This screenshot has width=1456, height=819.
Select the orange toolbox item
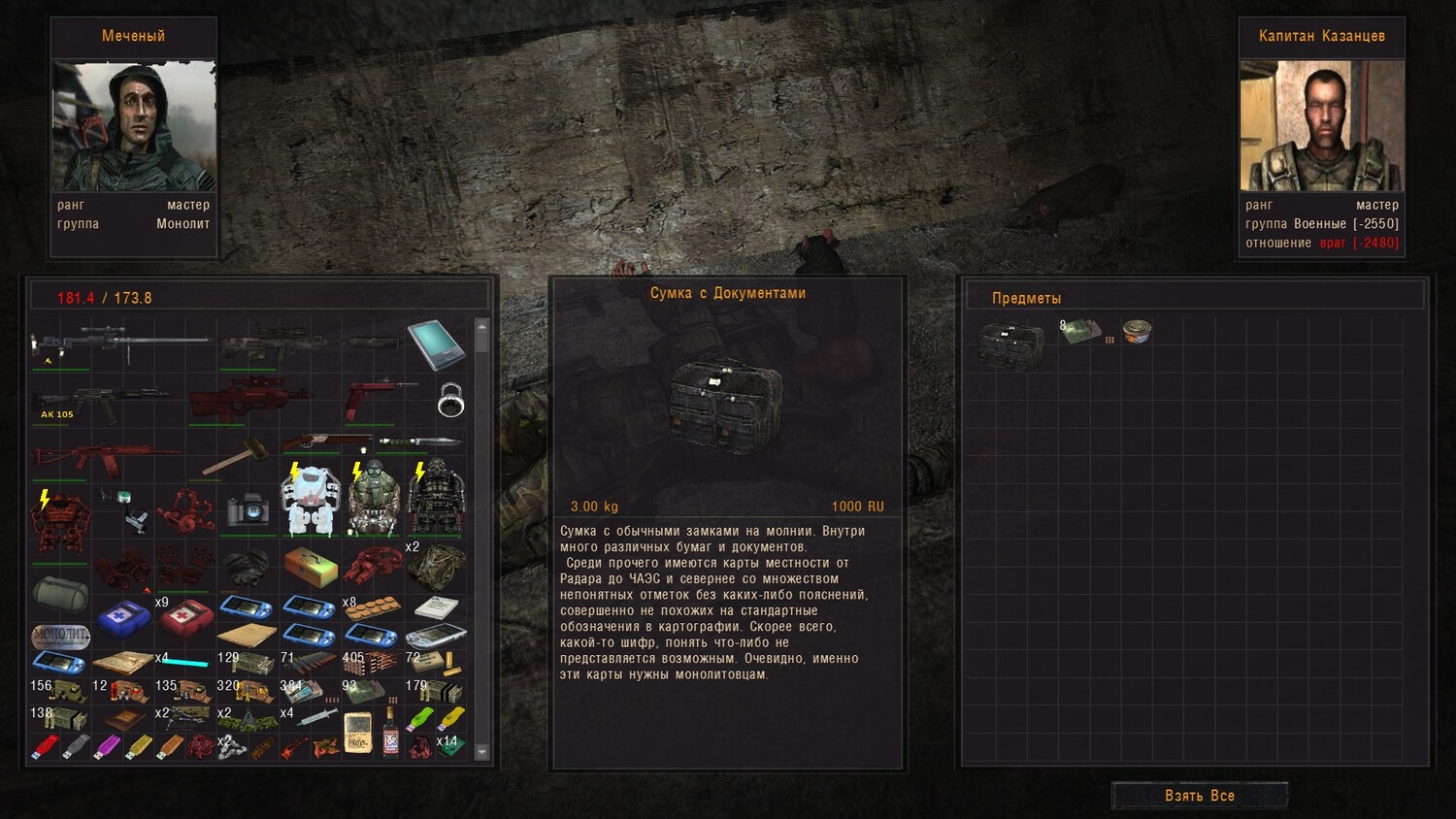[311, 566]
